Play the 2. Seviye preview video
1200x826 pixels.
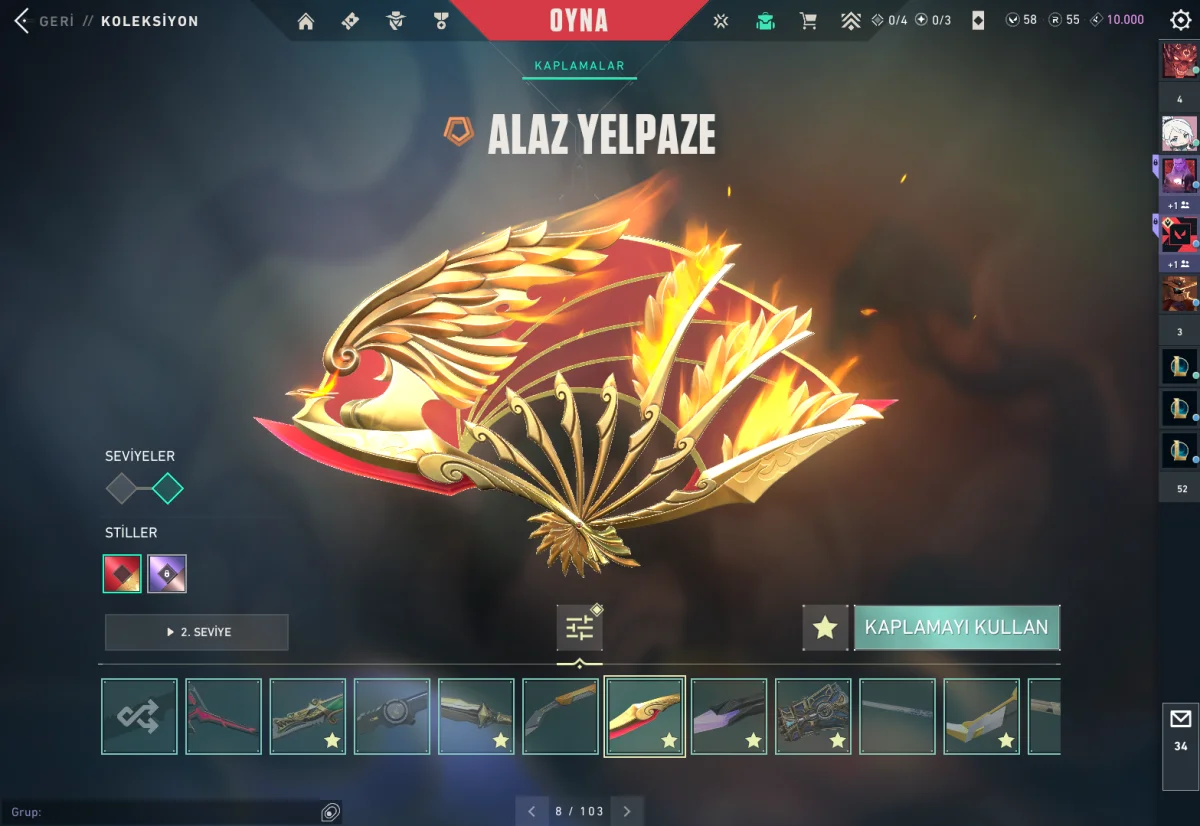pyautogui.click(x=197, y=632)
